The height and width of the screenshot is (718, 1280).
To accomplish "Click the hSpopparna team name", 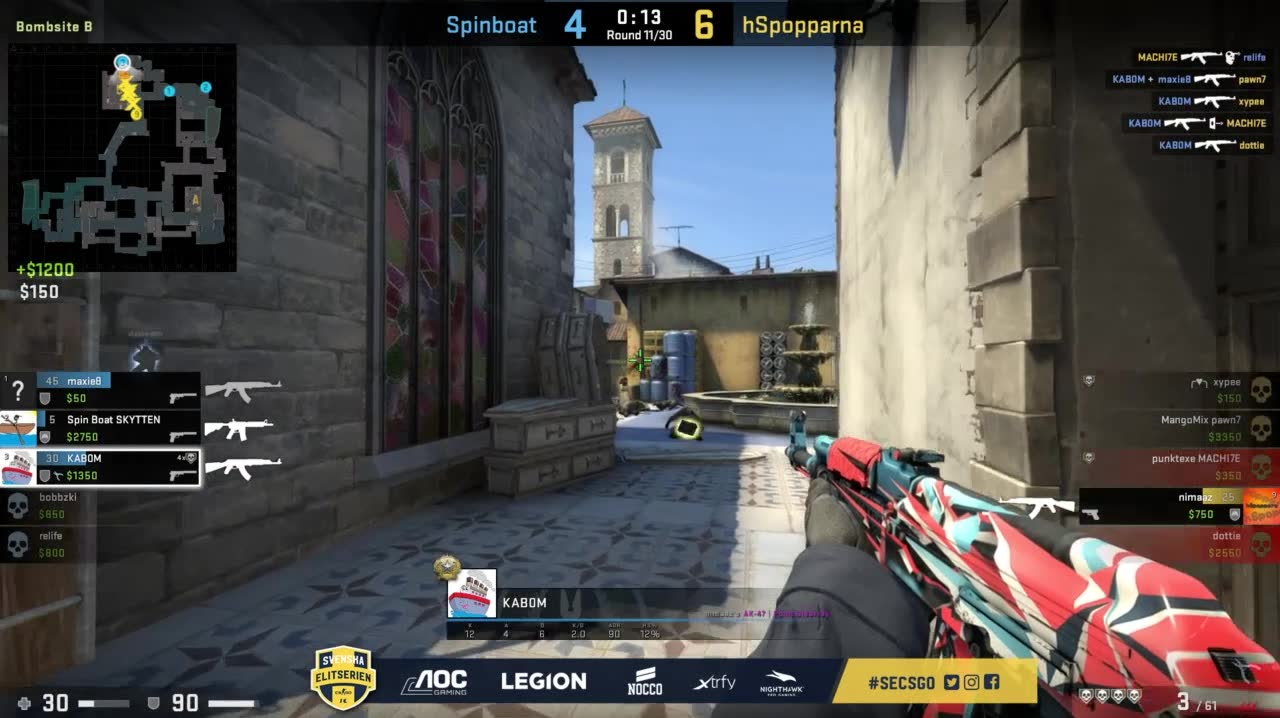I will point(802,25).
